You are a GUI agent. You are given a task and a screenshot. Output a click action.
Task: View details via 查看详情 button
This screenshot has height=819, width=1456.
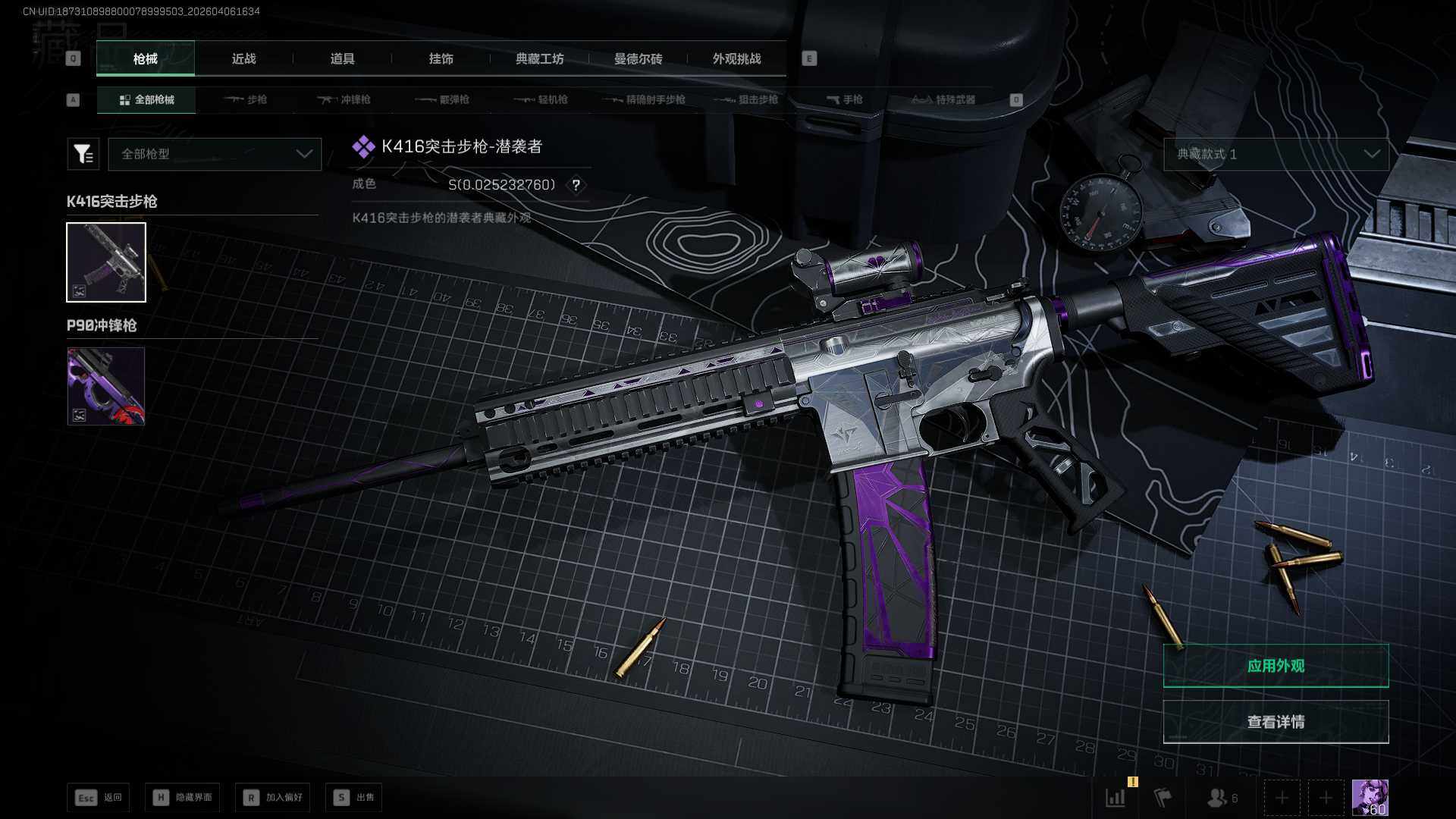click(1276, 722)
